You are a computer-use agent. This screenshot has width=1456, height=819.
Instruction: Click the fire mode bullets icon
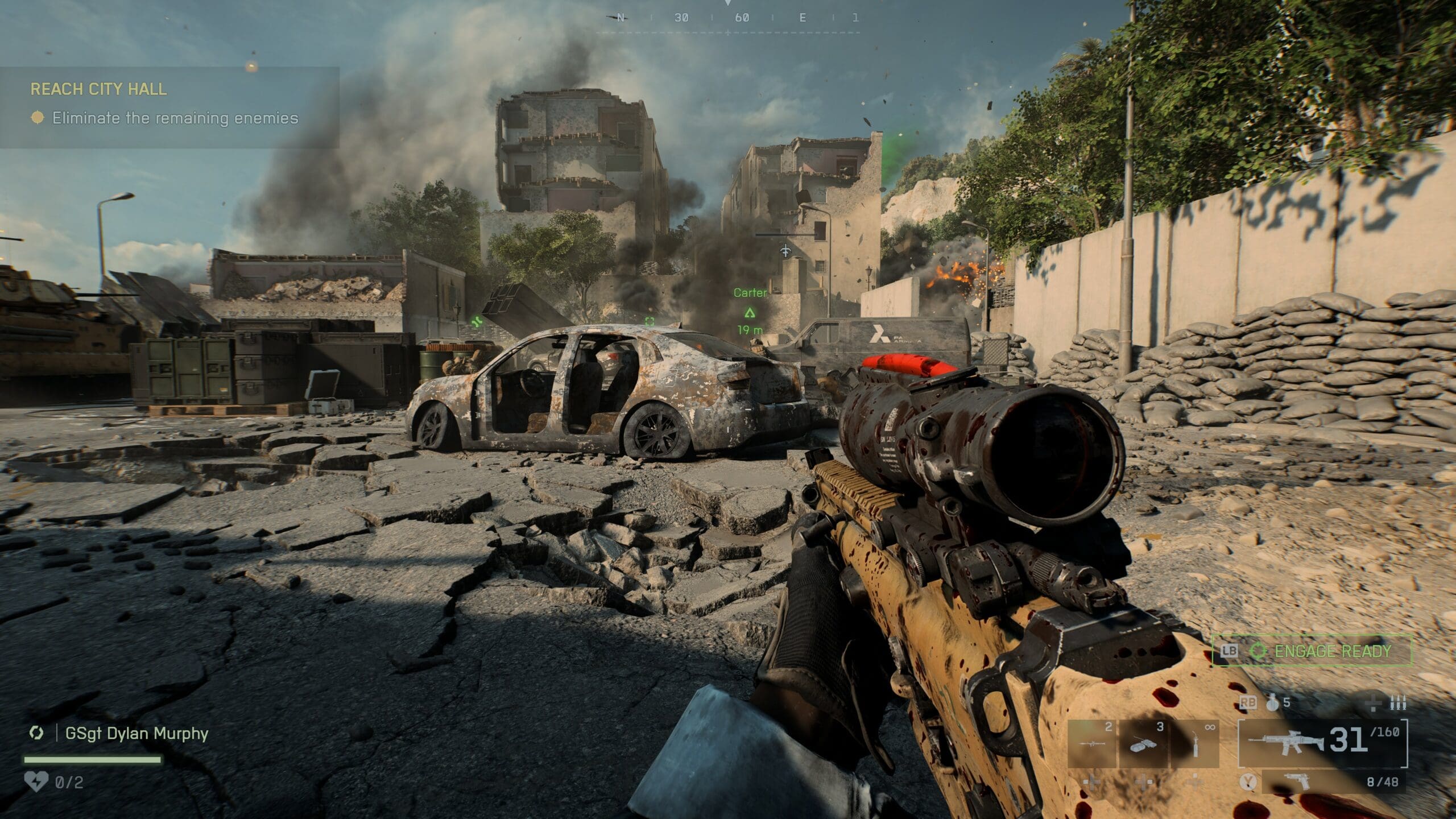click(x=1397, y=704)
